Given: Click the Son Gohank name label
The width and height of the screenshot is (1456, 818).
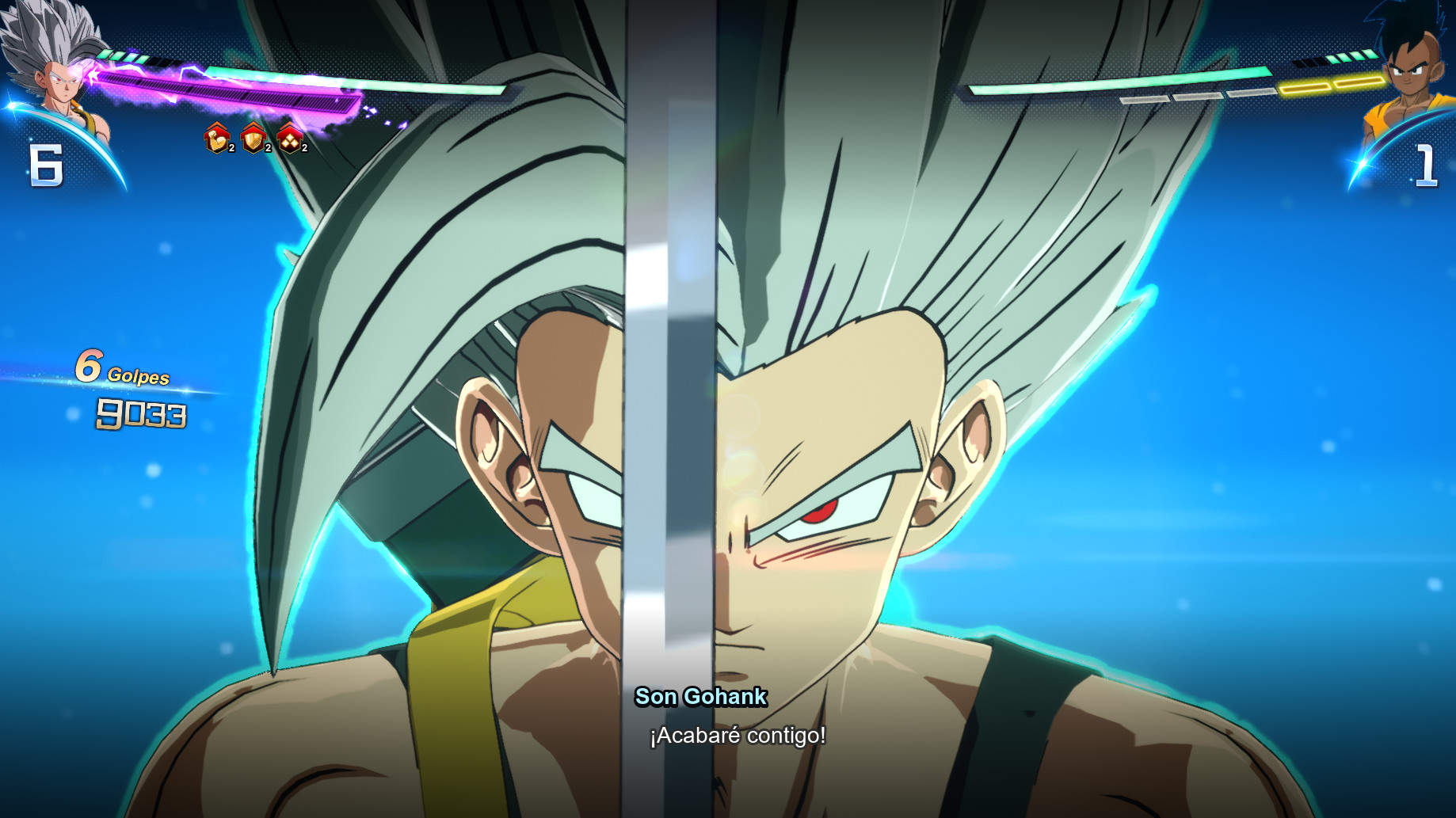Looking at the screenshot, I should pyautogui.click(x=700, y=698).
